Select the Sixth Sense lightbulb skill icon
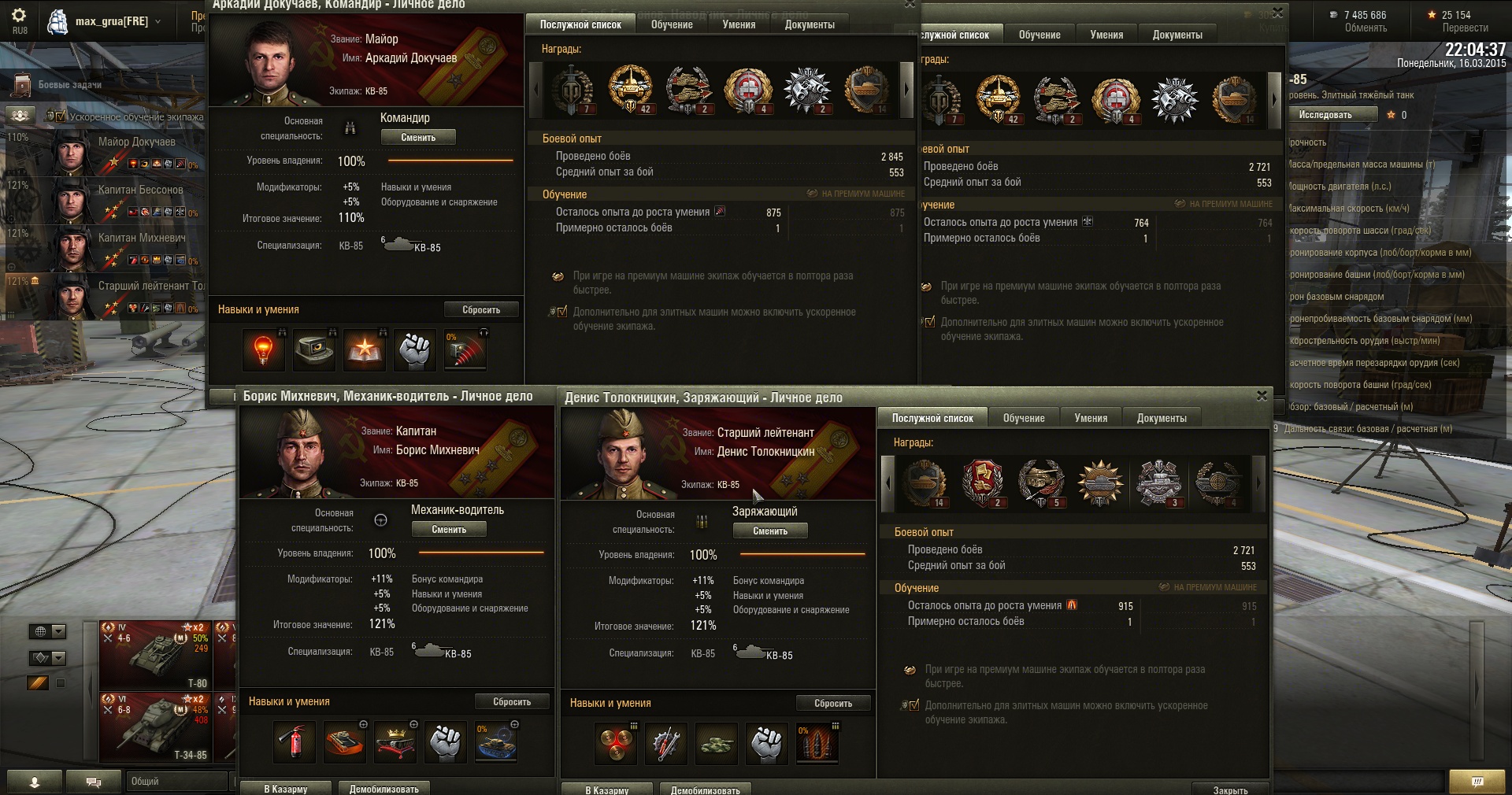The height and width of the screenshot is (795, 1512). coord(263,350)
